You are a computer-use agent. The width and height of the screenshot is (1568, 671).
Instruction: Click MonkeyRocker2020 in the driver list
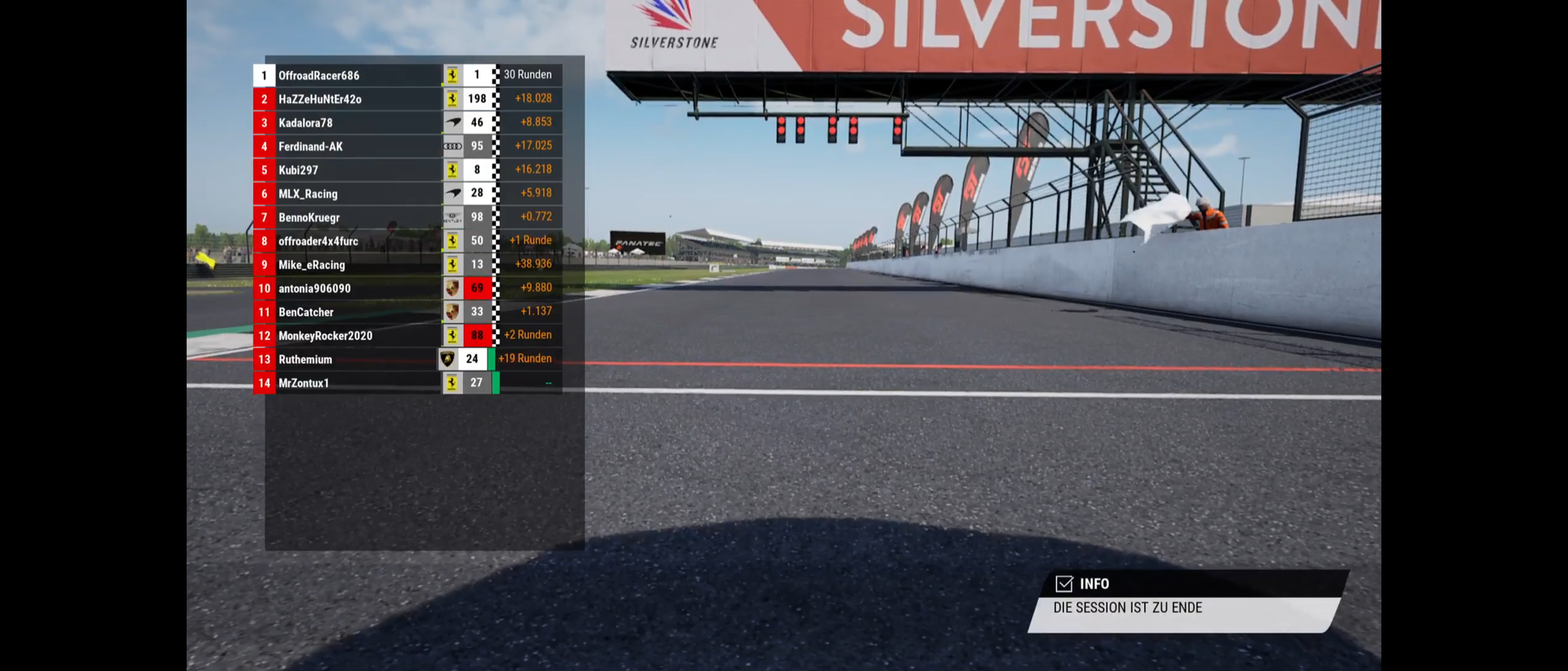325,336
